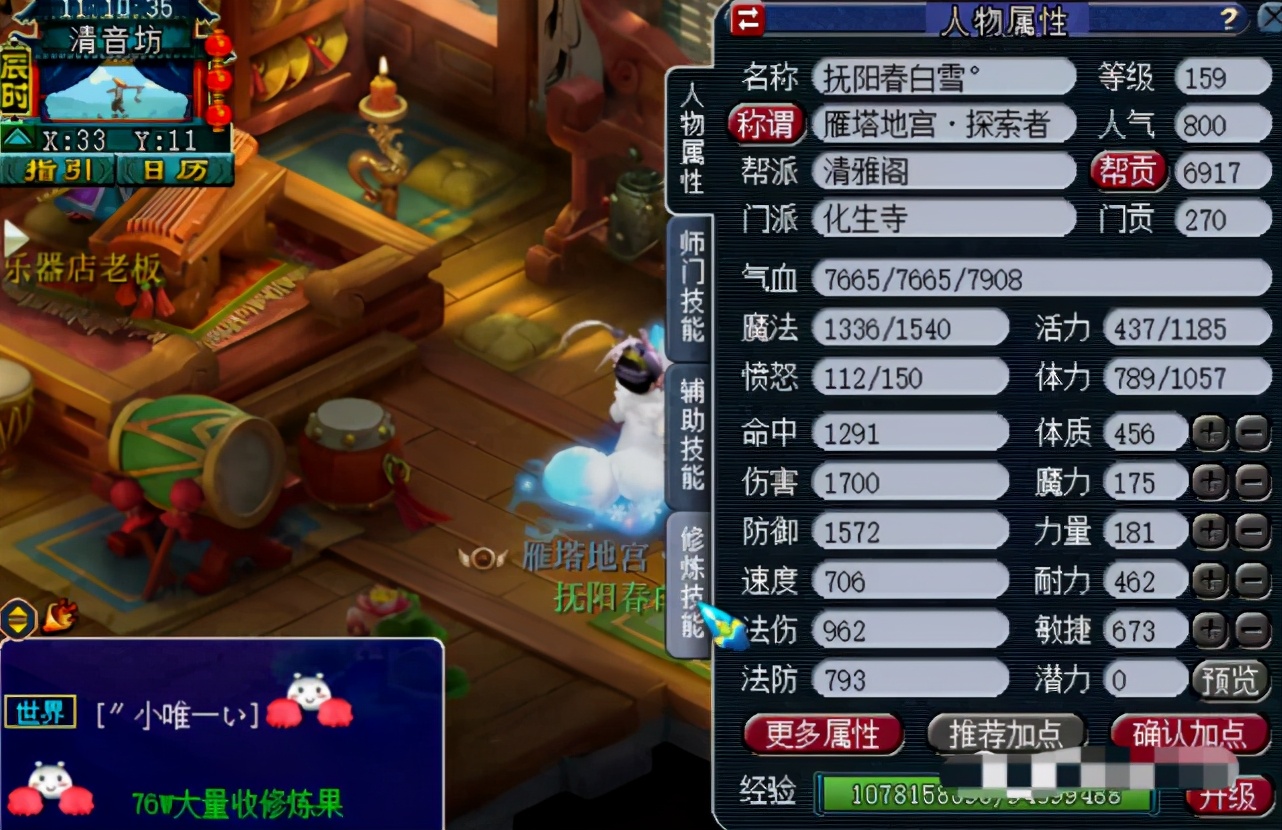The width and height of the screenshot is (1282, 830).
Task: Increase 体质 with its plus button
Action: click(x=1210, y=432)
